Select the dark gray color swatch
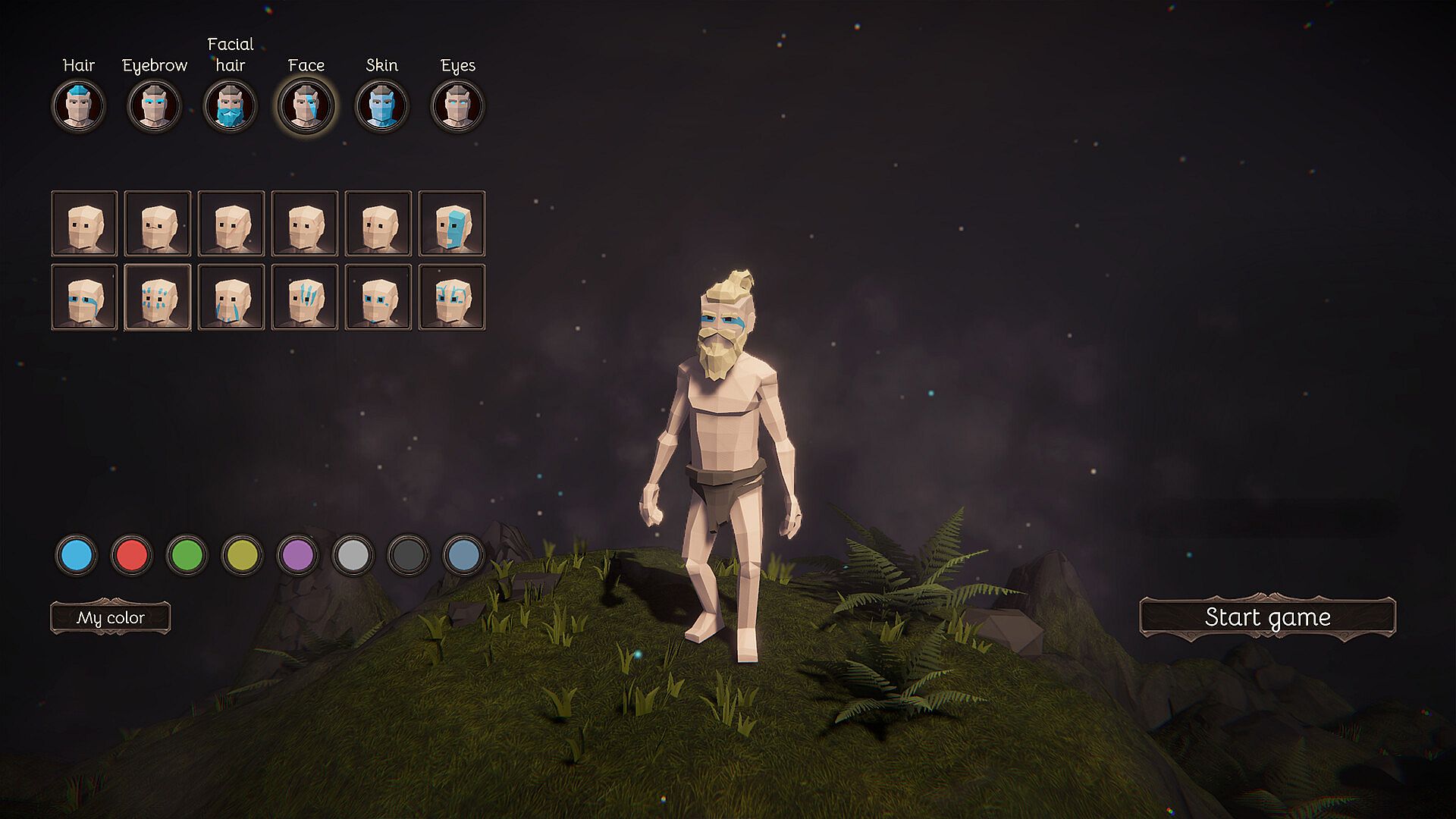 tap(409, 555)
